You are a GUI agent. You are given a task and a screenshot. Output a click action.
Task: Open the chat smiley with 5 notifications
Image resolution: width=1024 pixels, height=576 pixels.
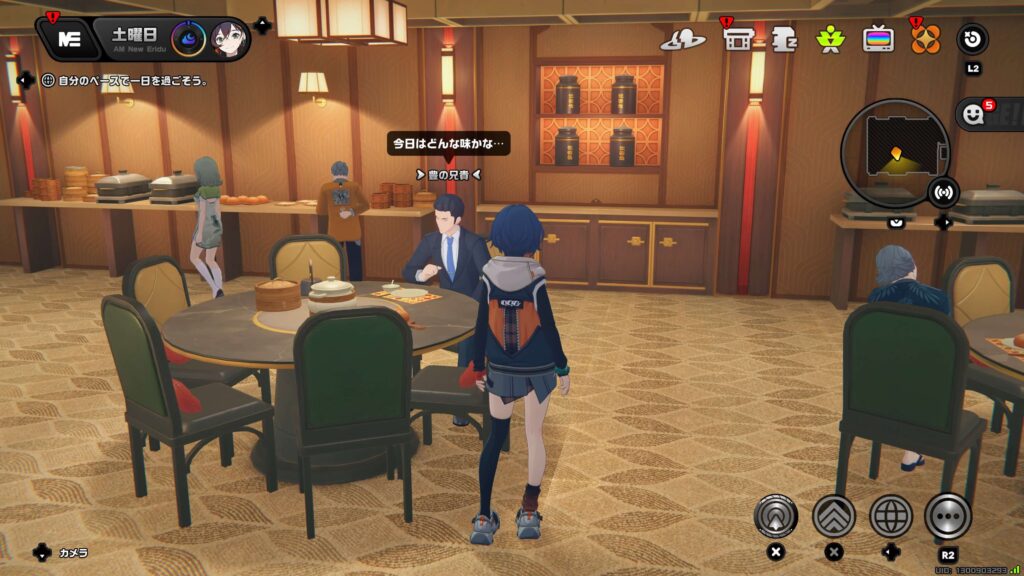973,115
